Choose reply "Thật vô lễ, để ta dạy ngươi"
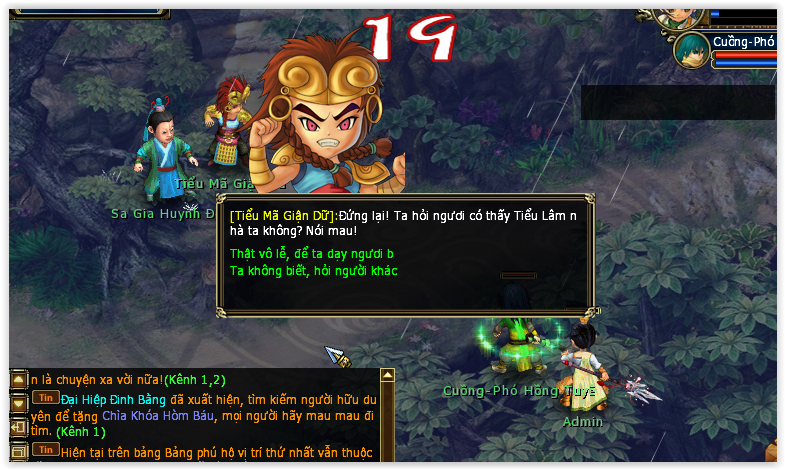The height and width of the screenshot is (470, 785). coord(311,254)
